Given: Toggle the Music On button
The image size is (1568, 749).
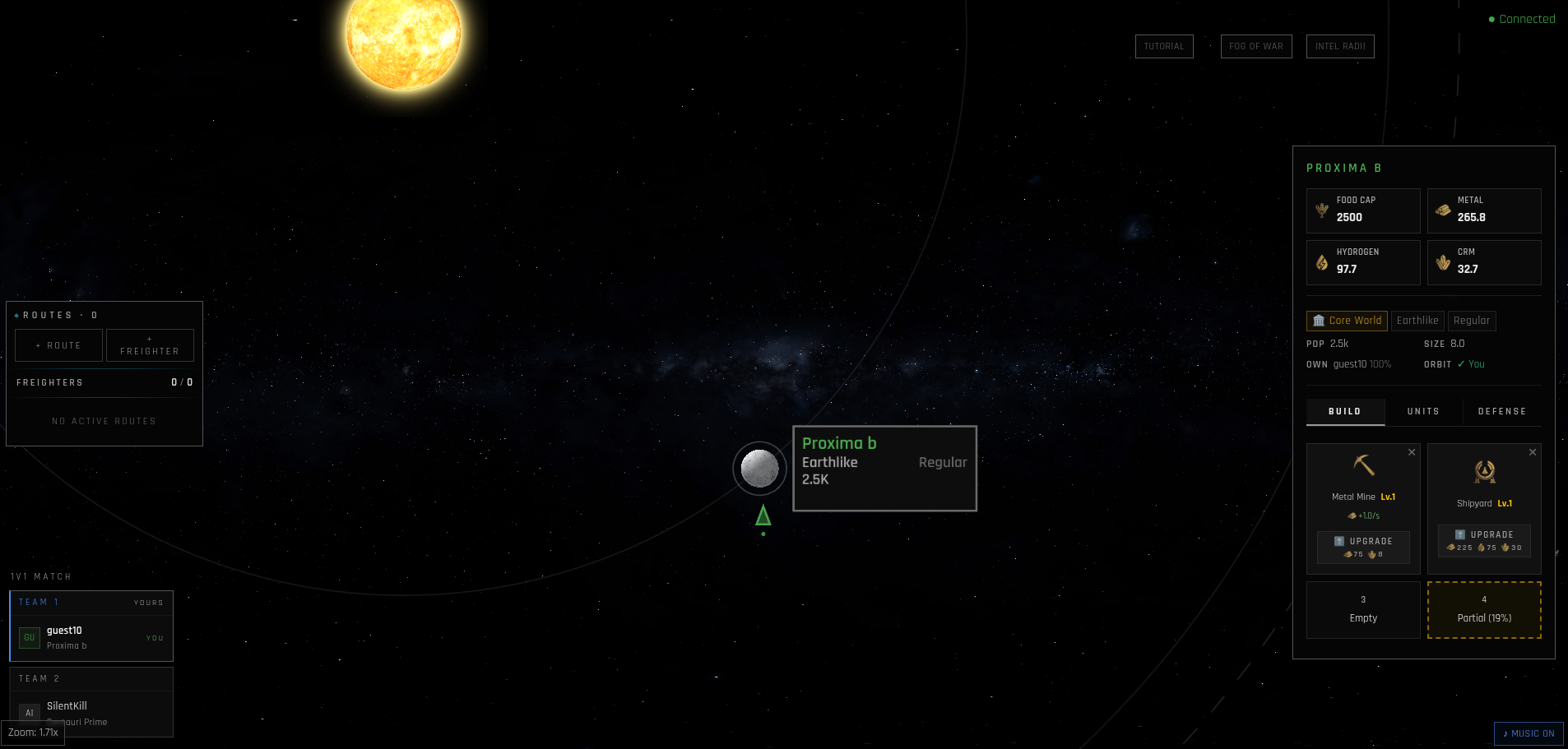Looking at the screenshot, I should coord(1529,733).
